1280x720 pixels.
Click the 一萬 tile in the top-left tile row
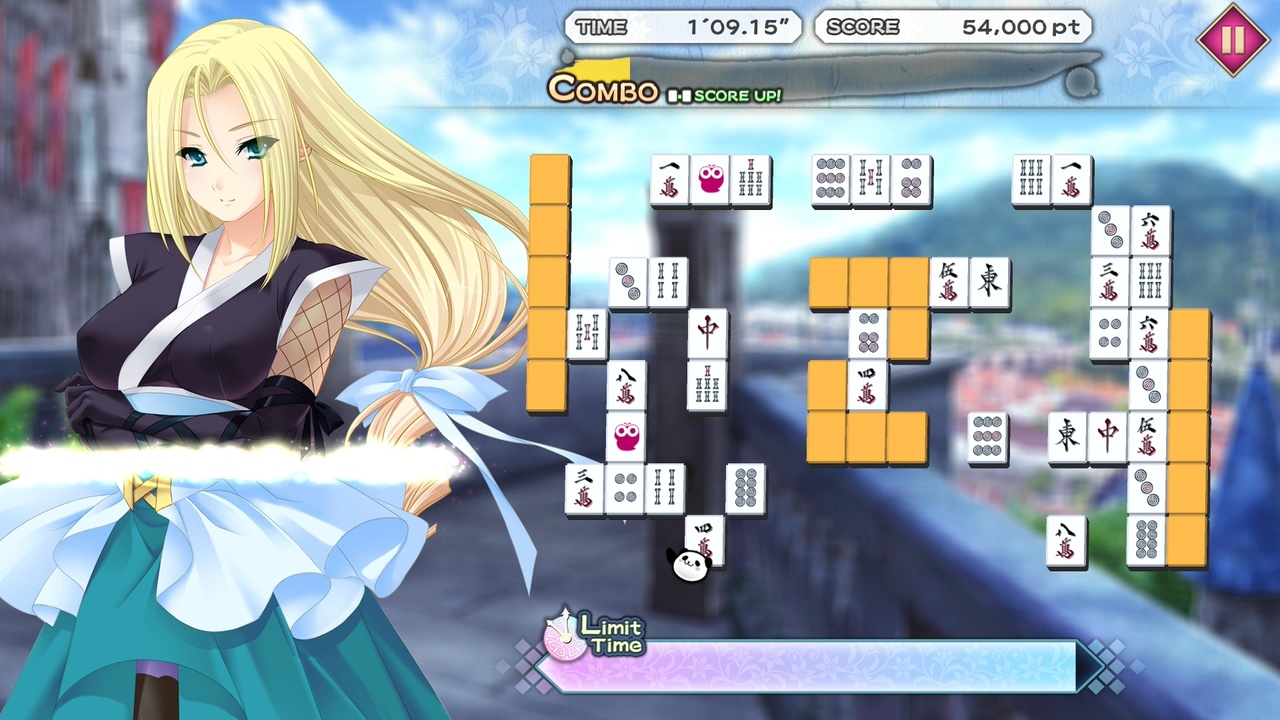pyautogui.click(x=668, y=180)
